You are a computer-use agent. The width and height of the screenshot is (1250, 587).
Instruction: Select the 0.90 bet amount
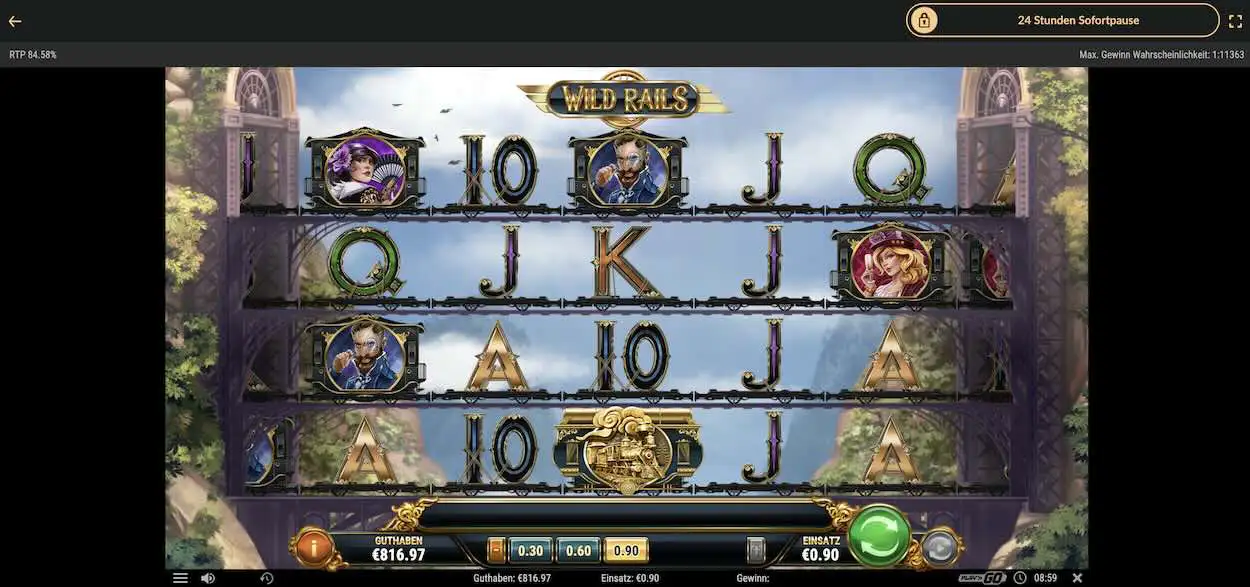click(x=626, y=550)
